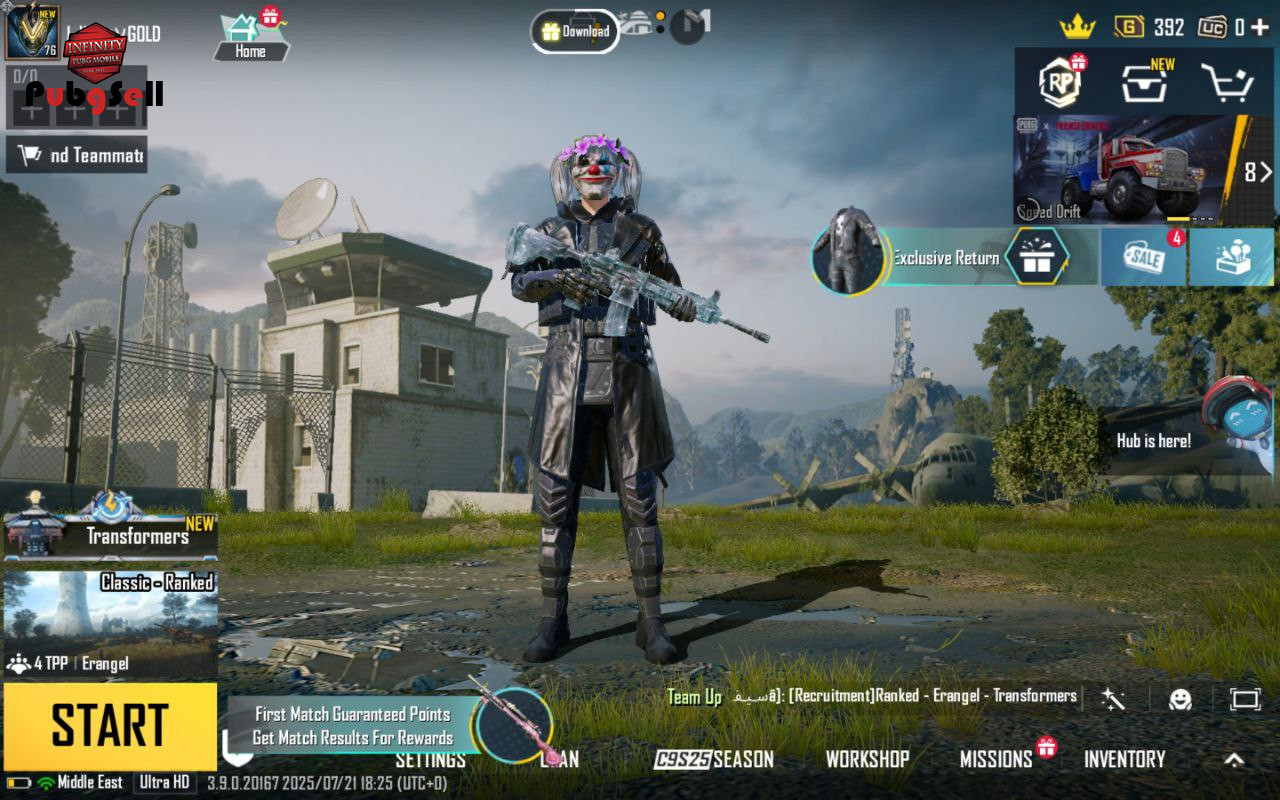The image size is (1280, 800).
Task: Go to the Home button
Action: [x=250, y=38]
